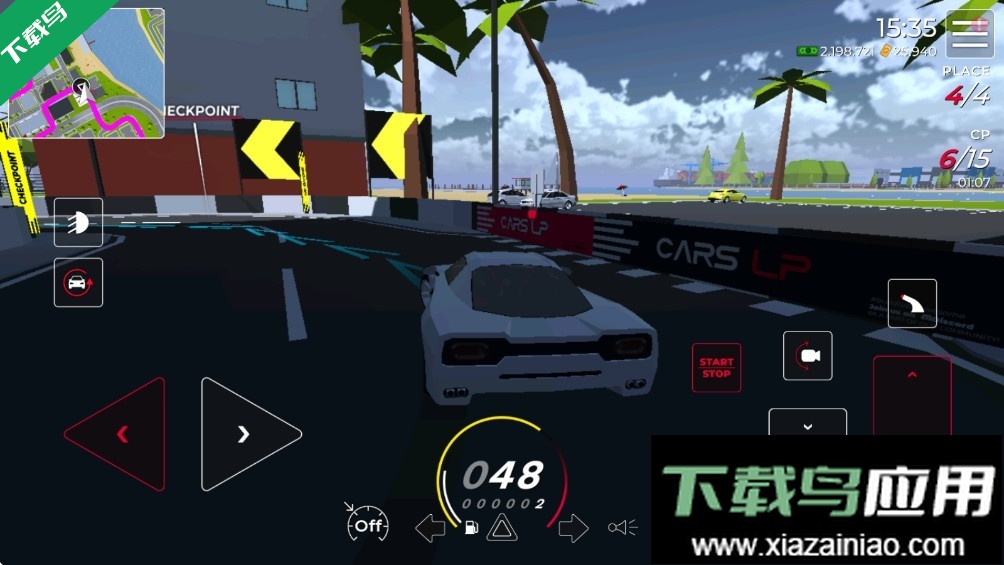The width and height of the screenshot is (1004, 565).
Task: Activate the right turn signal arrow
Action: [x=573, y=528]
